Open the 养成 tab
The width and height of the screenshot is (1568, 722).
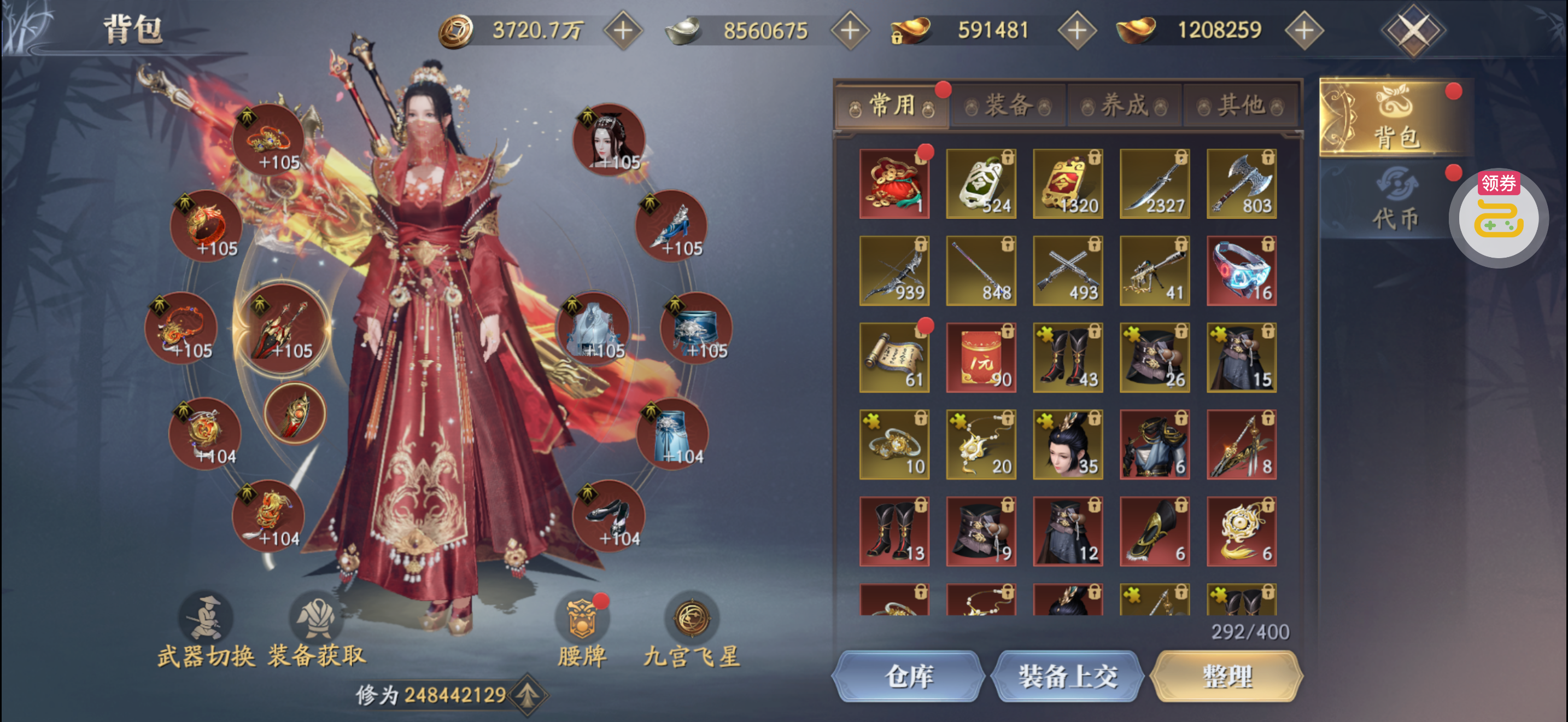pyautogui.click(x=1124, y=106)
